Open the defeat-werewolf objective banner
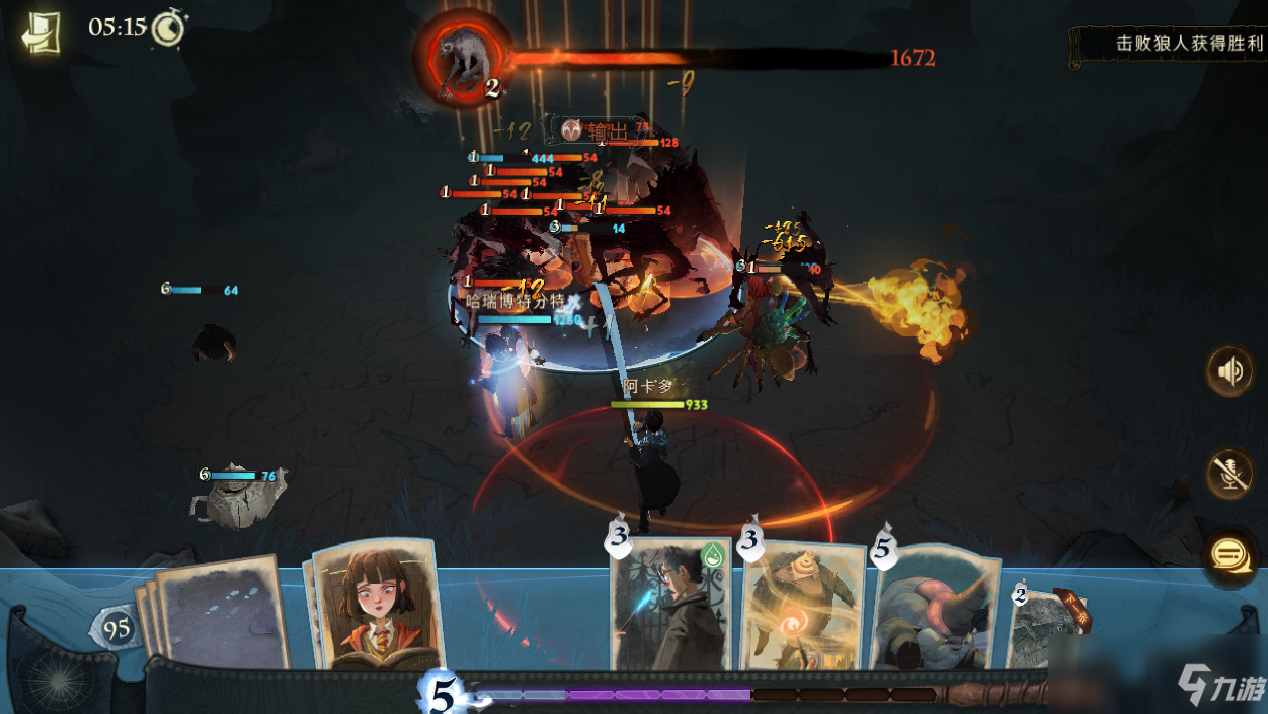This screenshot has height=714, width=1268. [x=1168, y=45]
